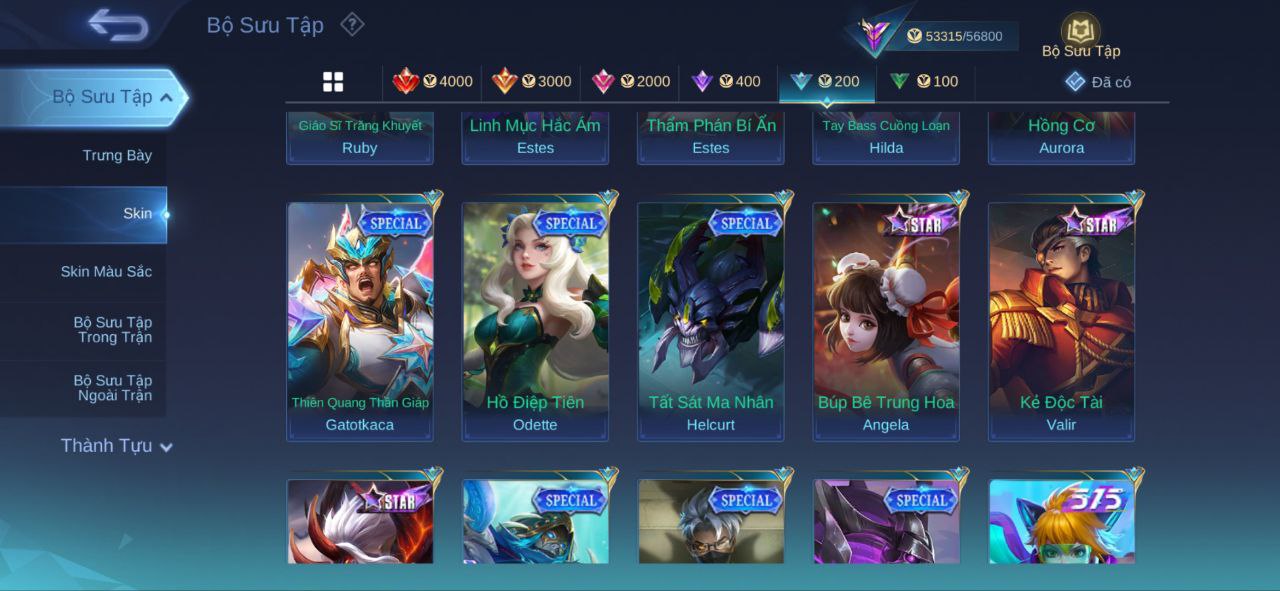
Task: Switch to Skin Màu Sắc section
Action: click(x=106, y=272)
